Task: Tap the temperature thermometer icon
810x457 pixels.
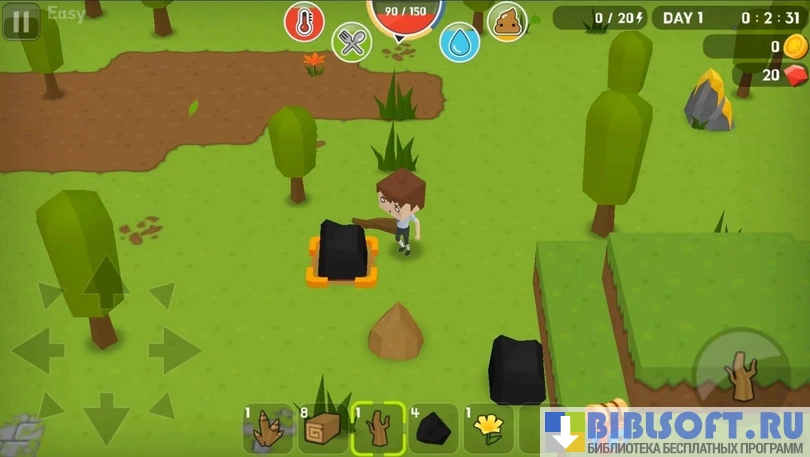Action: tap(304, 21)
